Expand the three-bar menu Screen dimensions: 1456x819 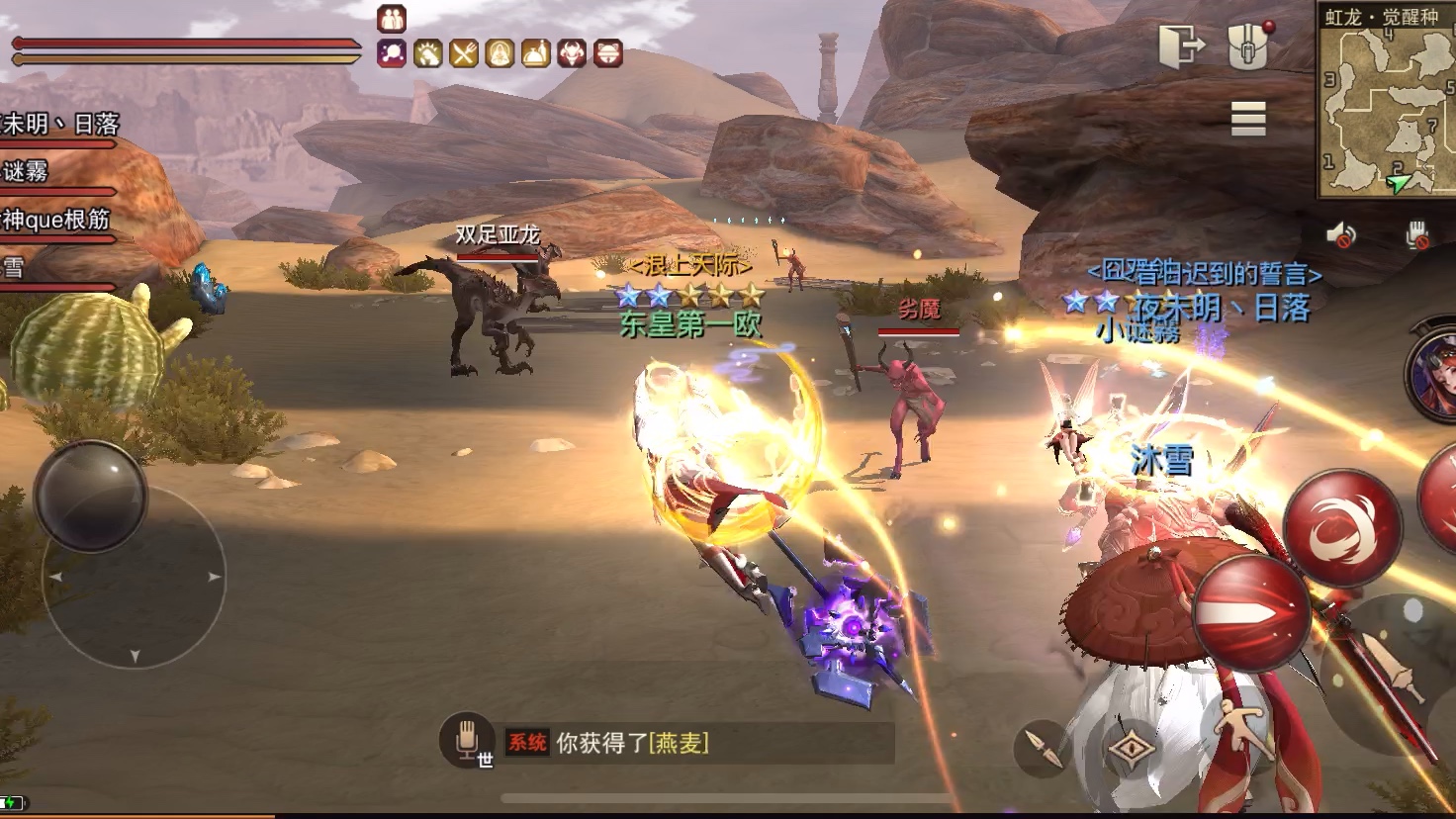pyautogui.click(x=1248, y=119)
